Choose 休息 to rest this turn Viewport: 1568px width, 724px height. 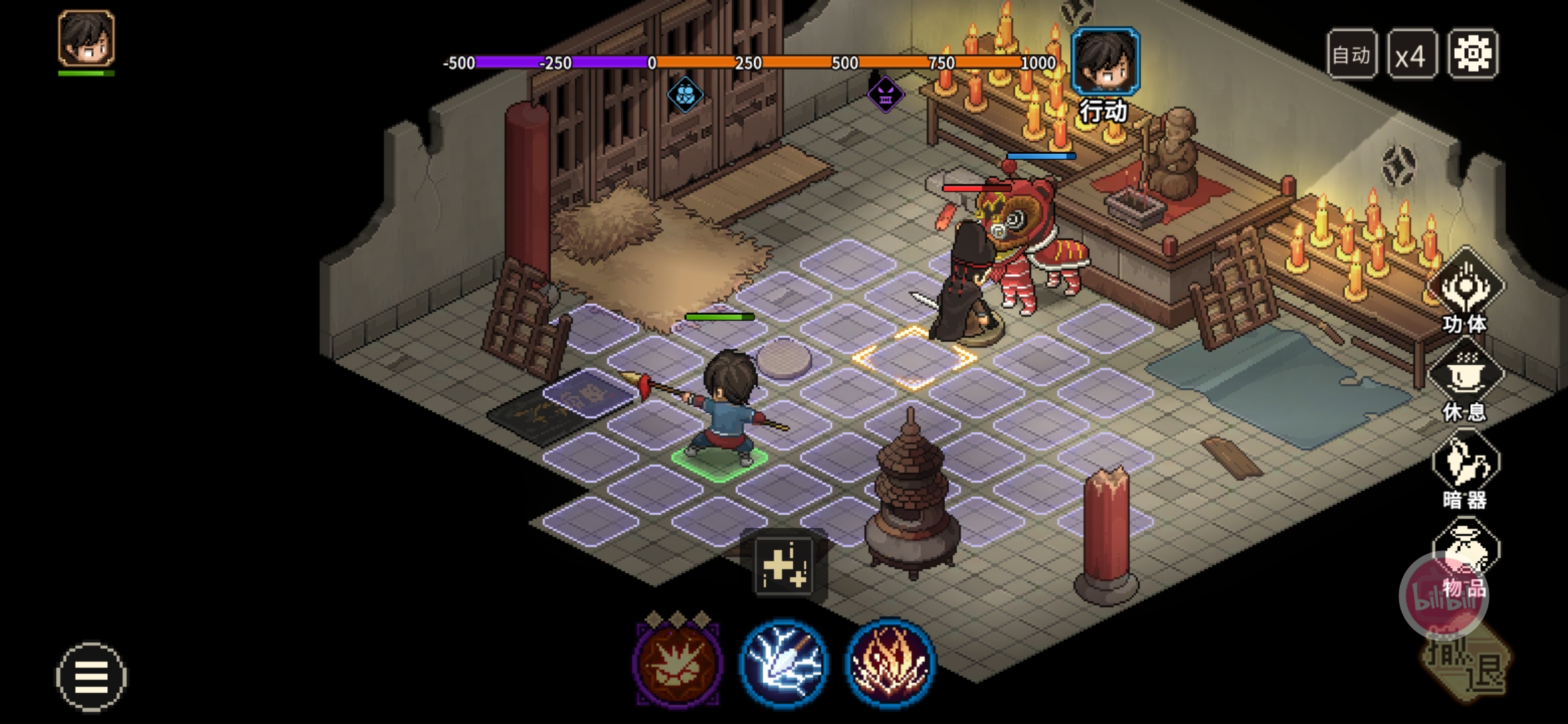pyautogui.click(x=1465, y=379)
